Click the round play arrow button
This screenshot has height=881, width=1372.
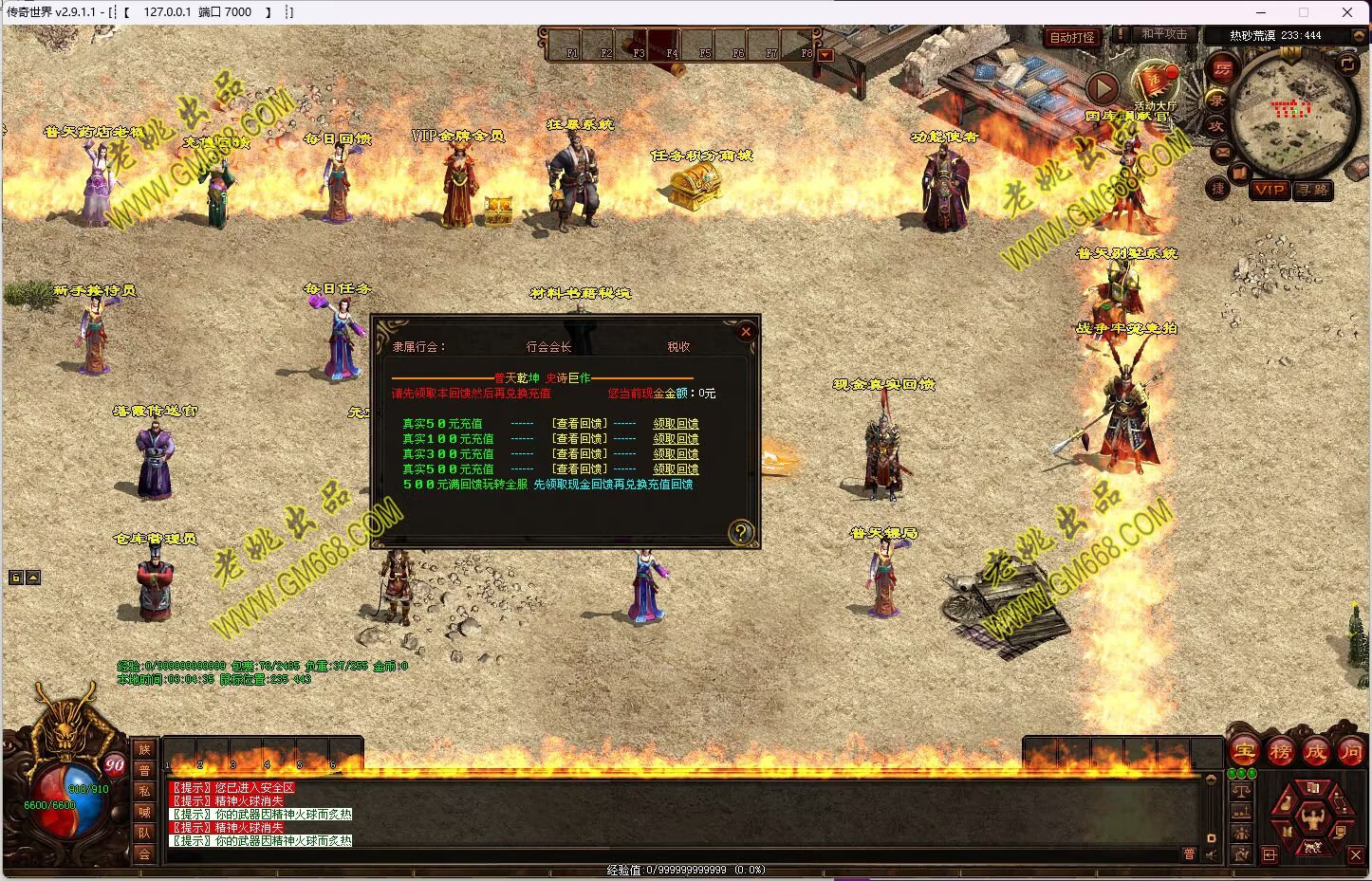click(x=1102, y=88)
